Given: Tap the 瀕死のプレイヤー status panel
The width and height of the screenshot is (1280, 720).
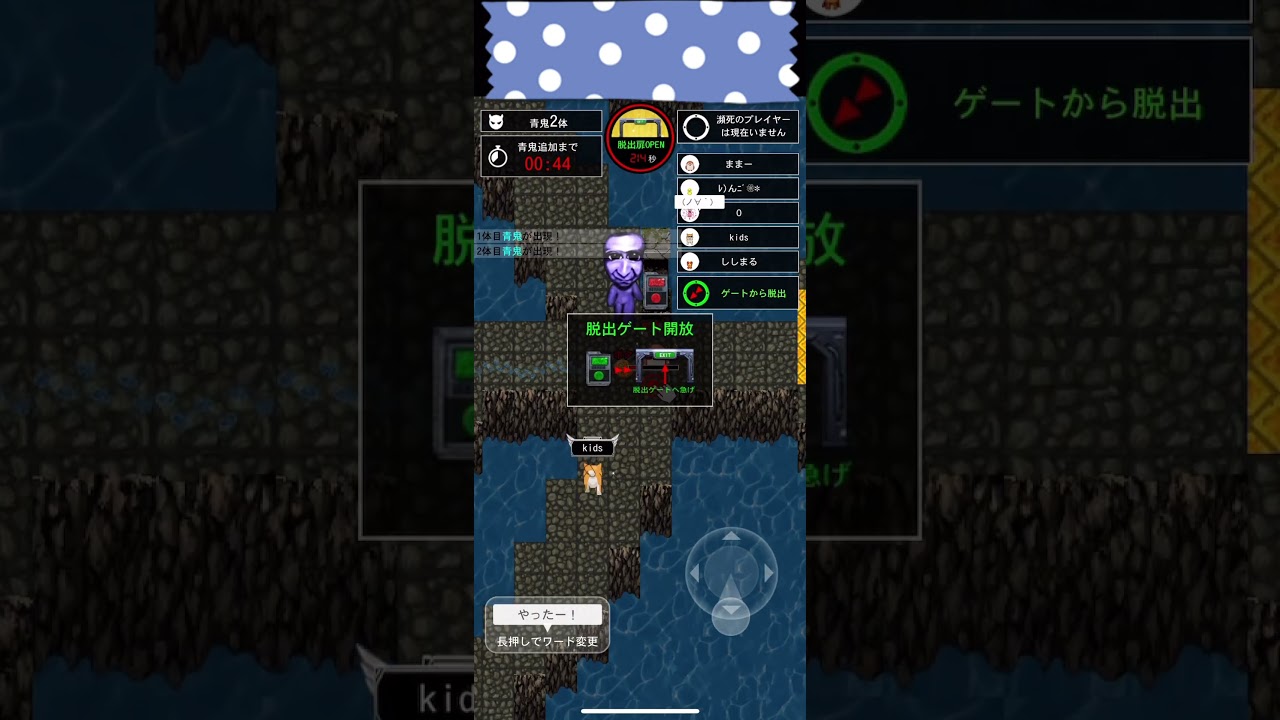Looking at the screenshot, I should tap(738, 126).
